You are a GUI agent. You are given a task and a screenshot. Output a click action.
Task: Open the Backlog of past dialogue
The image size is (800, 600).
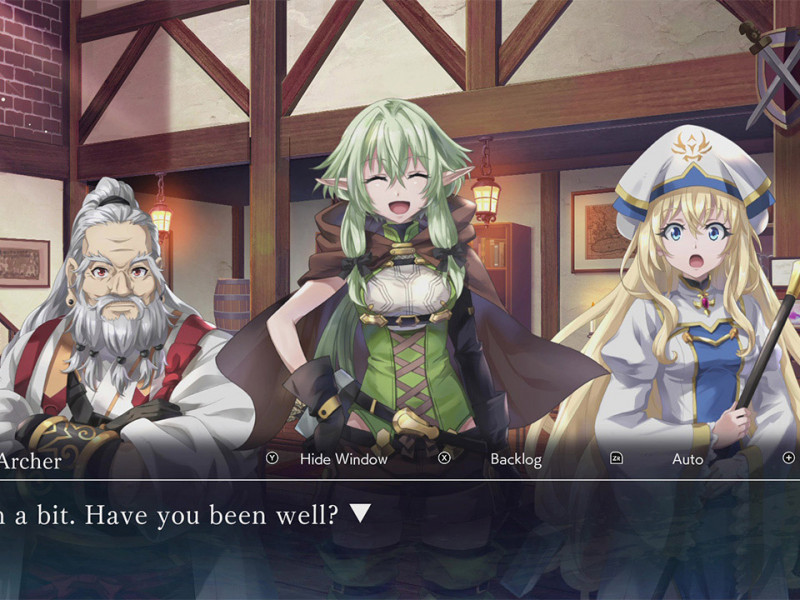click(515, 459)
